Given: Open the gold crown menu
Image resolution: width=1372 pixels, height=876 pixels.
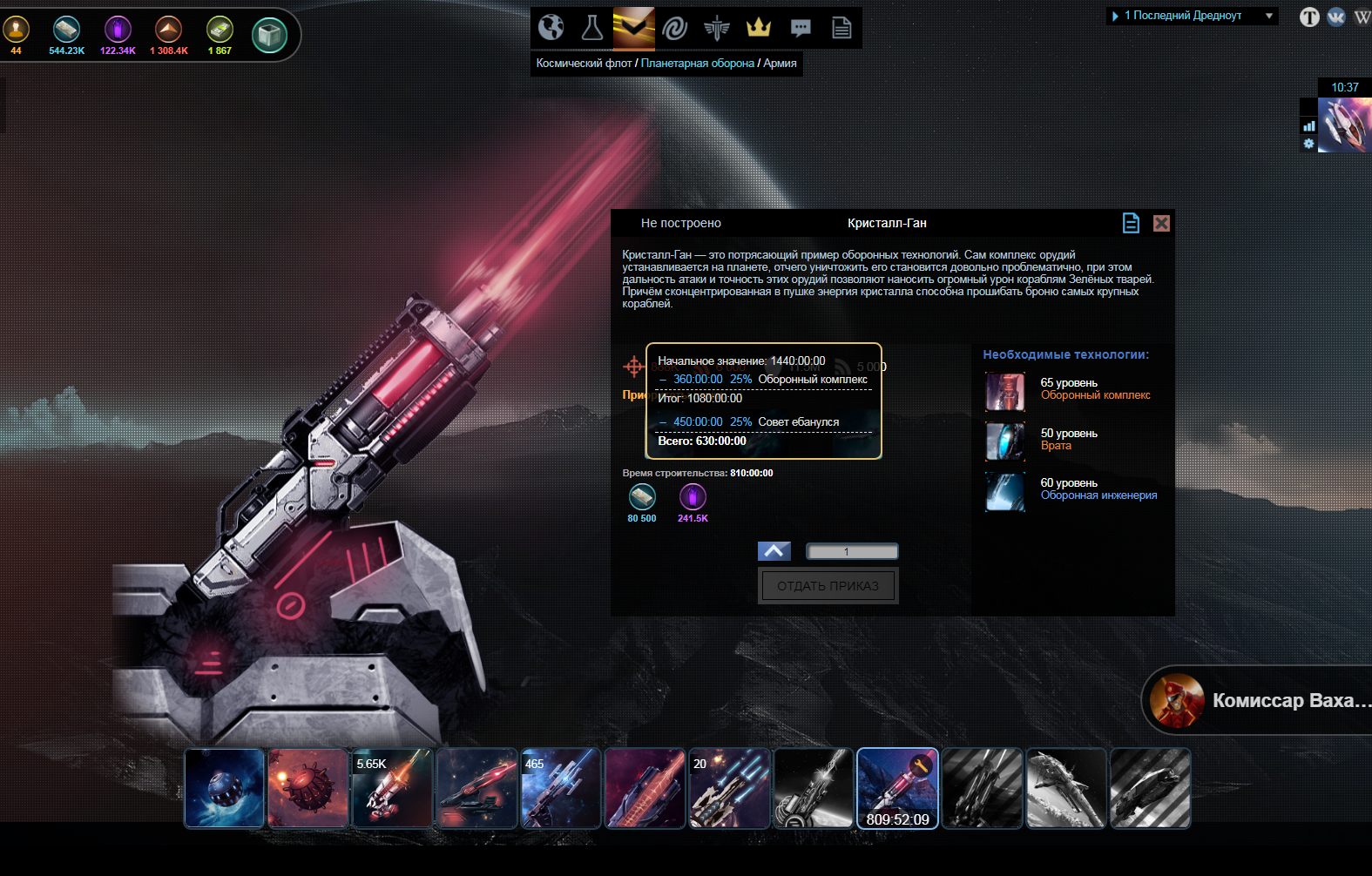Looking at the screenshot, I should pyautogui.click(x=759, y=28).
